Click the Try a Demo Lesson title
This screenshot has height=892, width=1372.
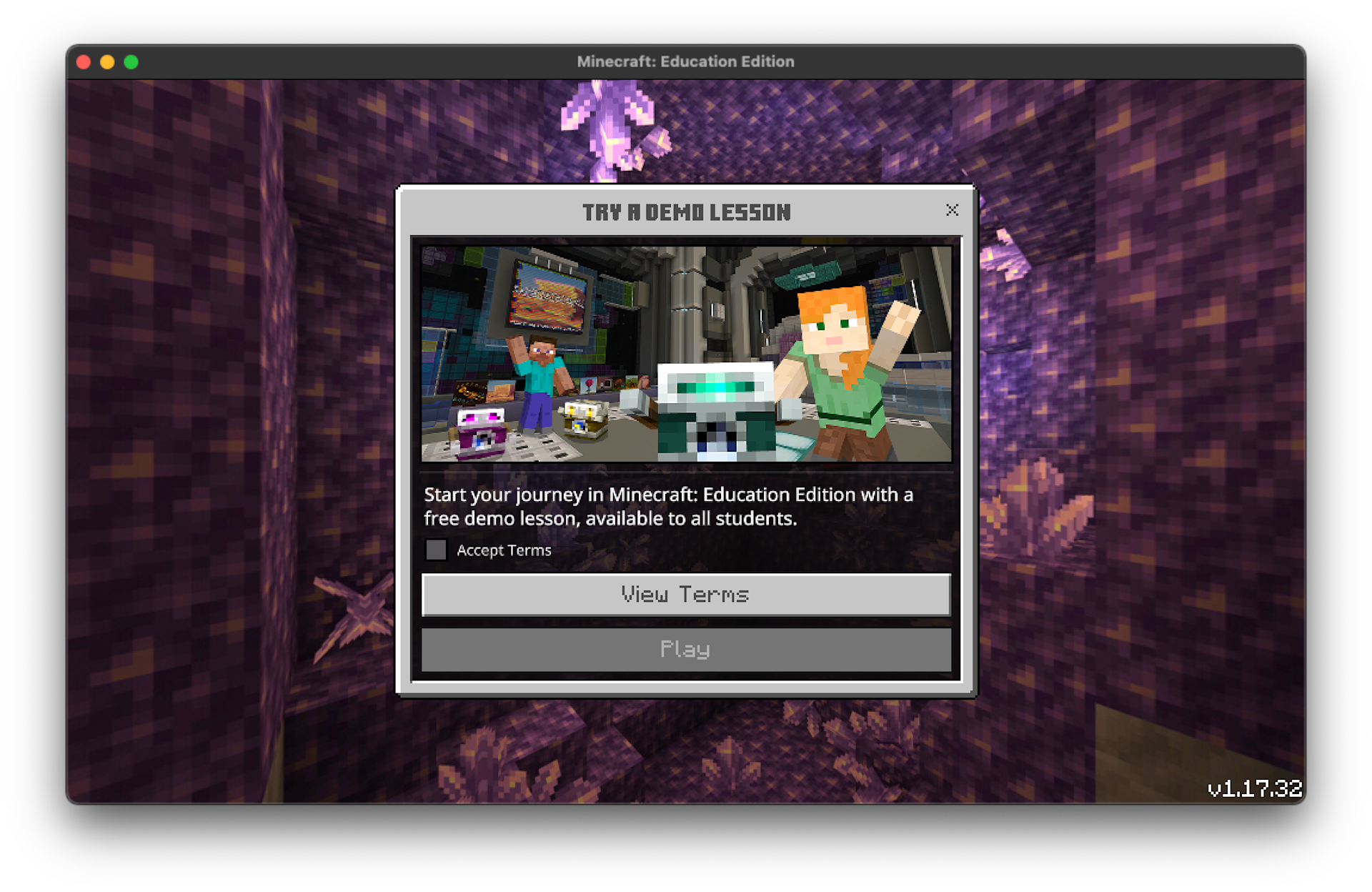pyautogui.click(x=686, y=212)
